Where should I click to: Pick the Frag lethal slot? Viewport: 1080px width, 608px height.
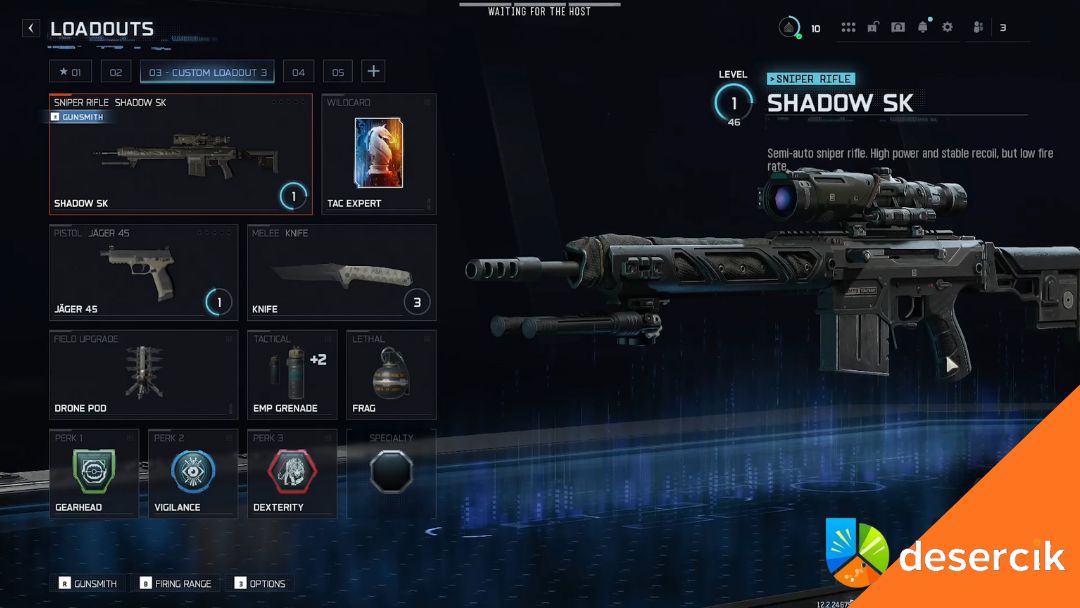point(391,375)
